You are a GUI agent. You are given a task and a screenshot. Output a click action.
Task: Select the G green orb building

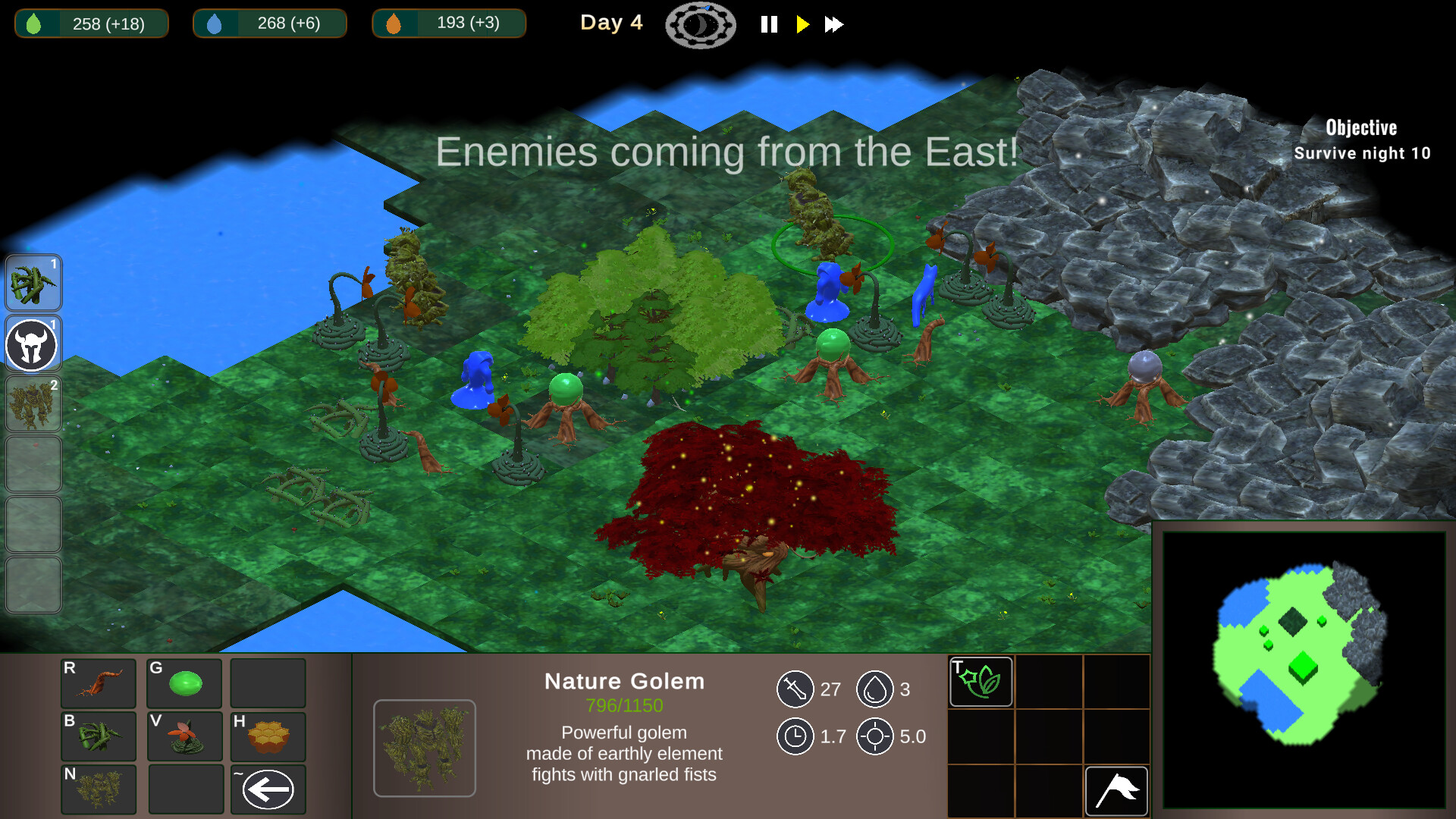[x=184, y=682]
